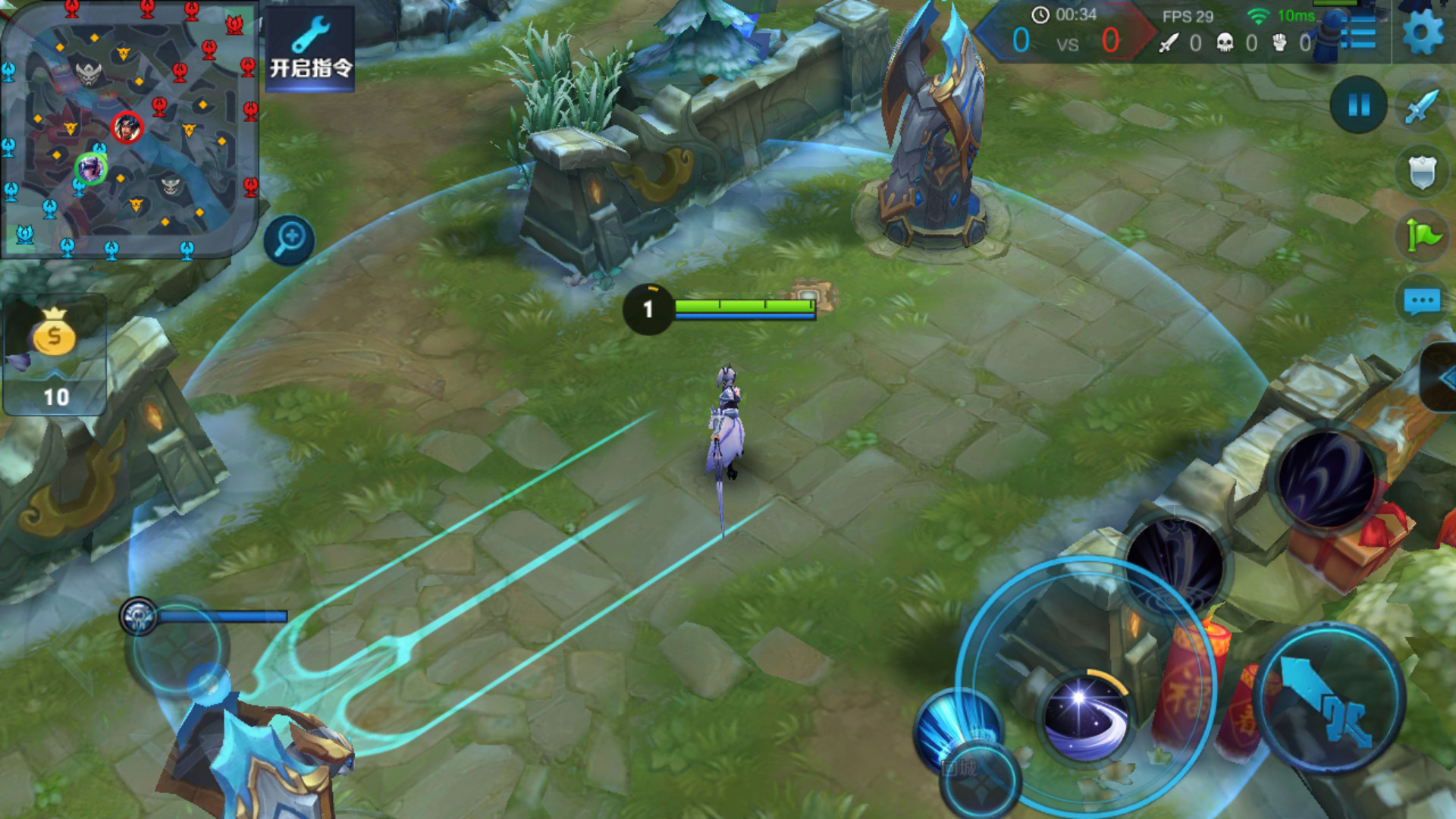Tap the green flag gather signal
Image resolution: width=1456 pixels, height=819 pixels.
coord(1422,236)
